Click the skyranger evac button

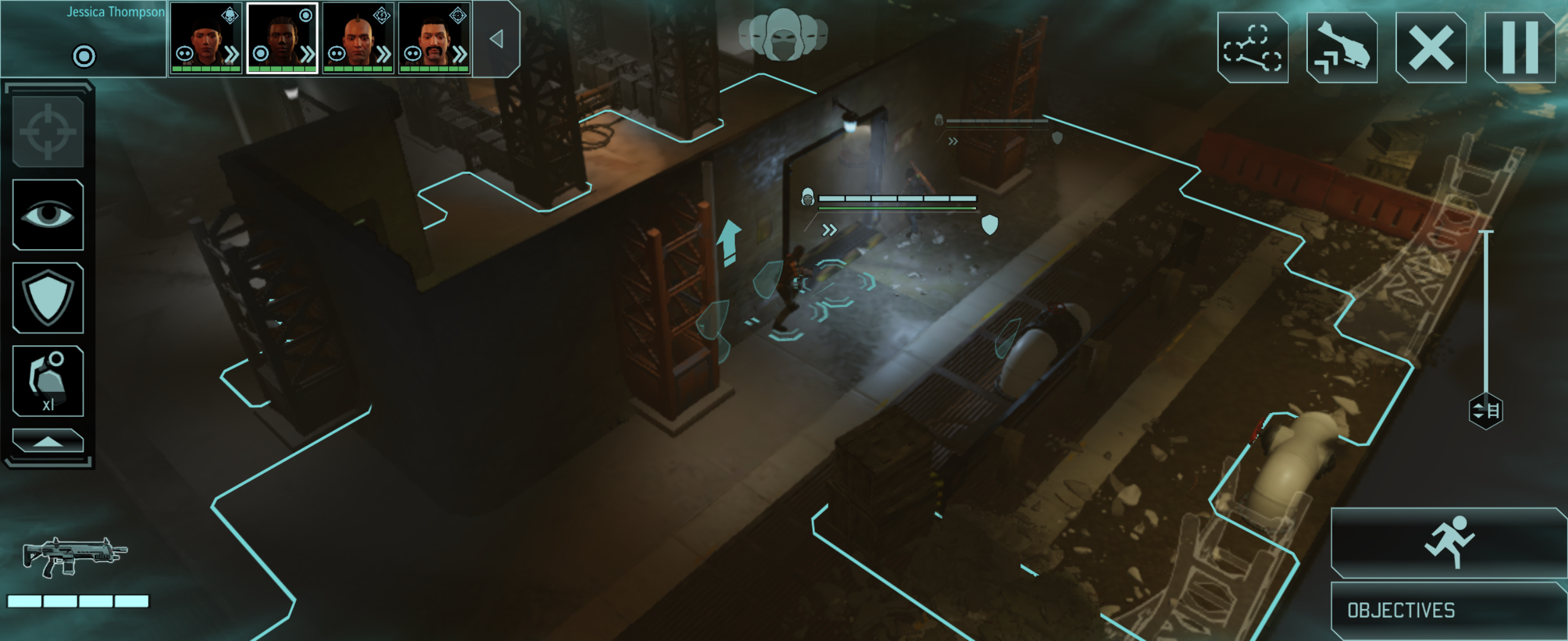pos(1342,47)
